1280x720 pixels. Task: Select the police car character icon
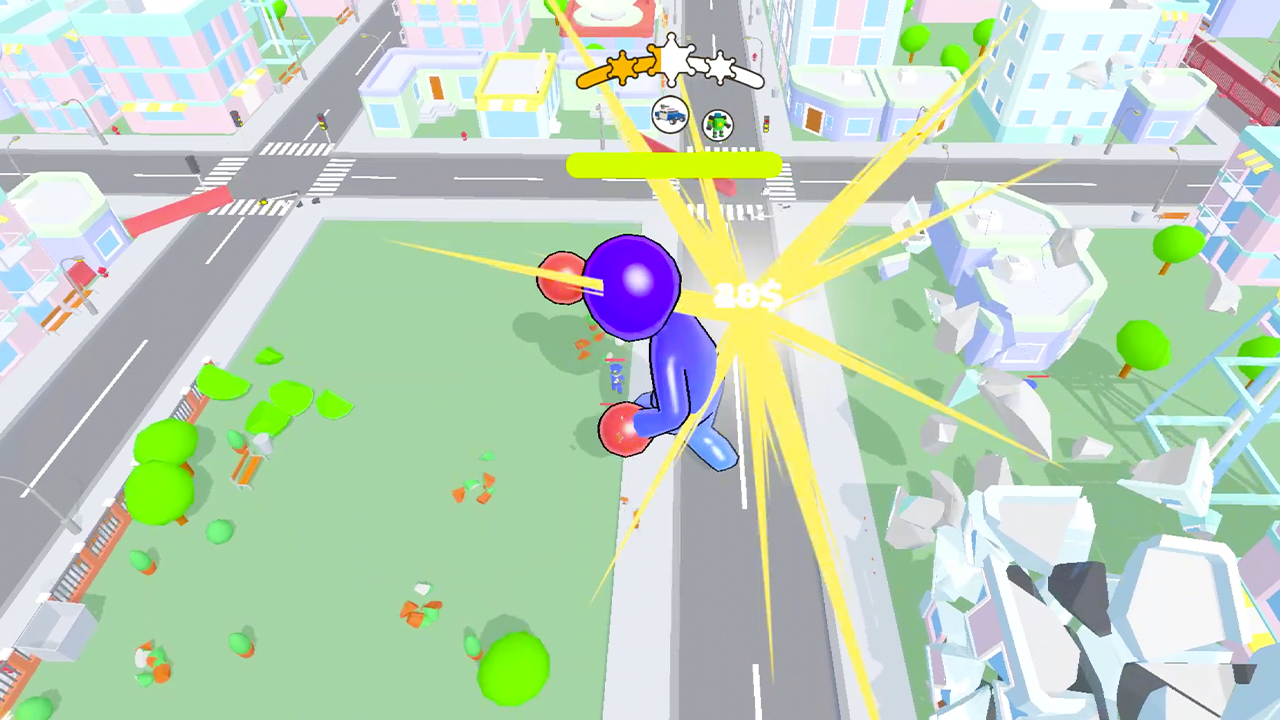[x=670, y=117]
